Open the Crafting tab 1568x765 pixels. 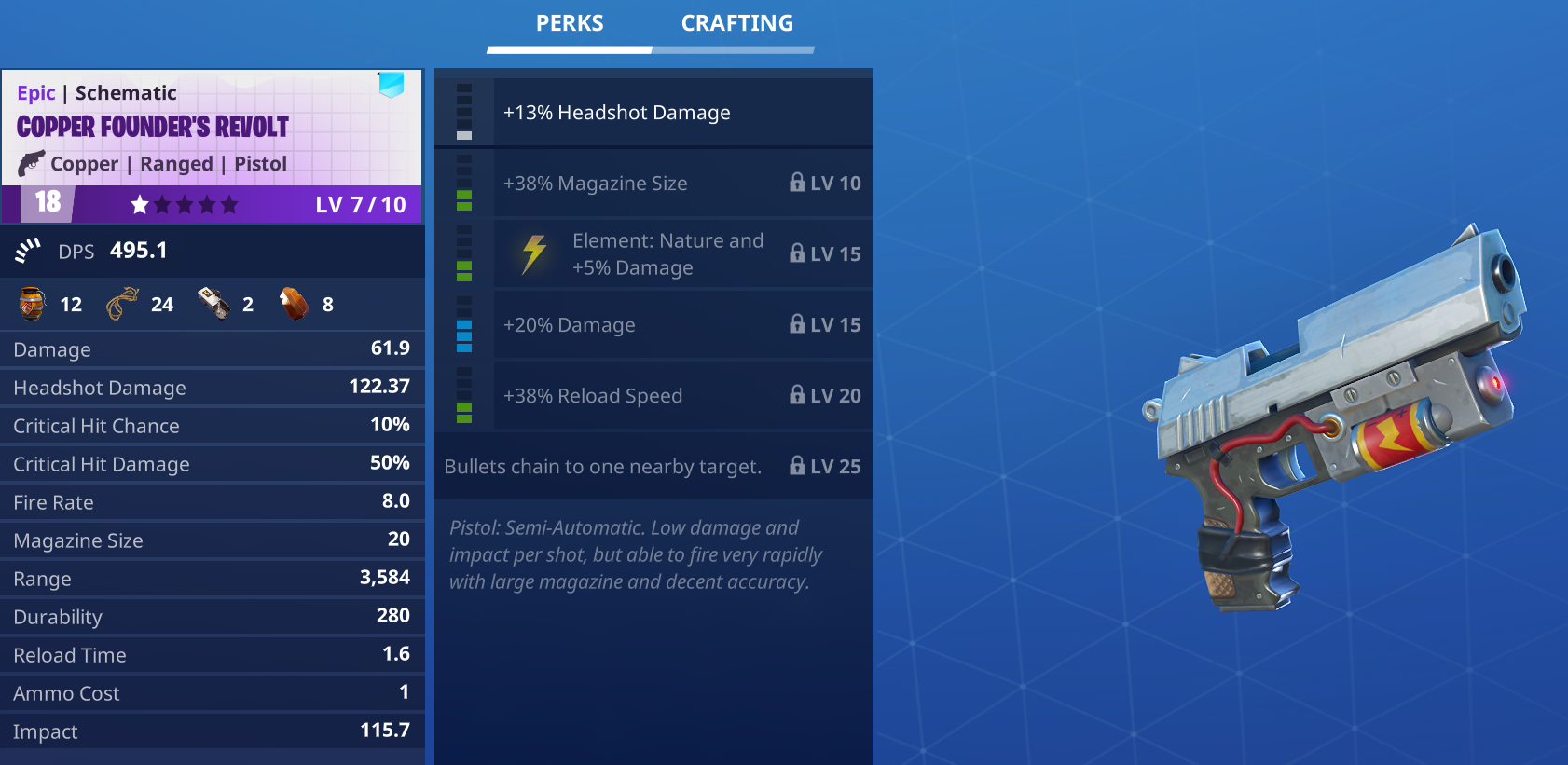pos(736,24)
